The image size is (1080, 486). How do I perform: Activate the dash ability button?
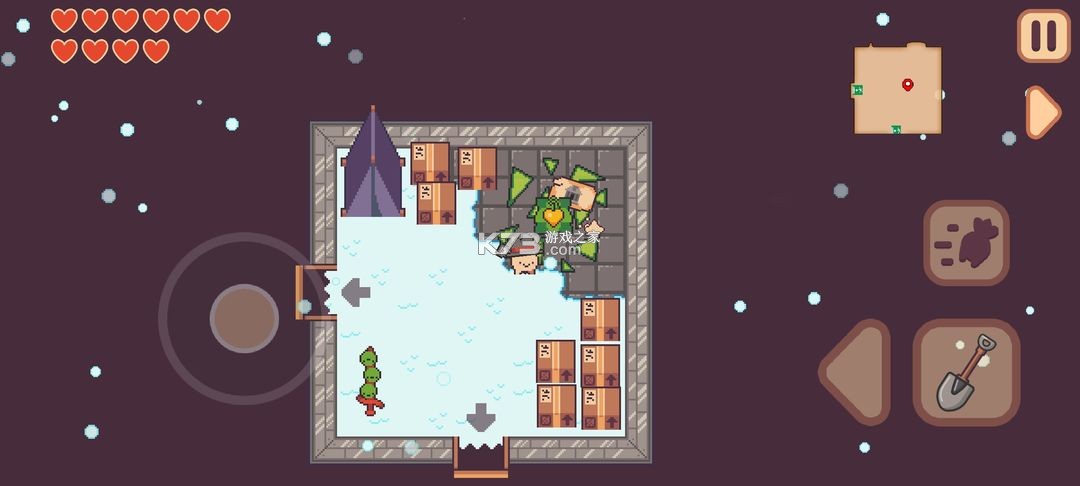(x=966, y=243)
